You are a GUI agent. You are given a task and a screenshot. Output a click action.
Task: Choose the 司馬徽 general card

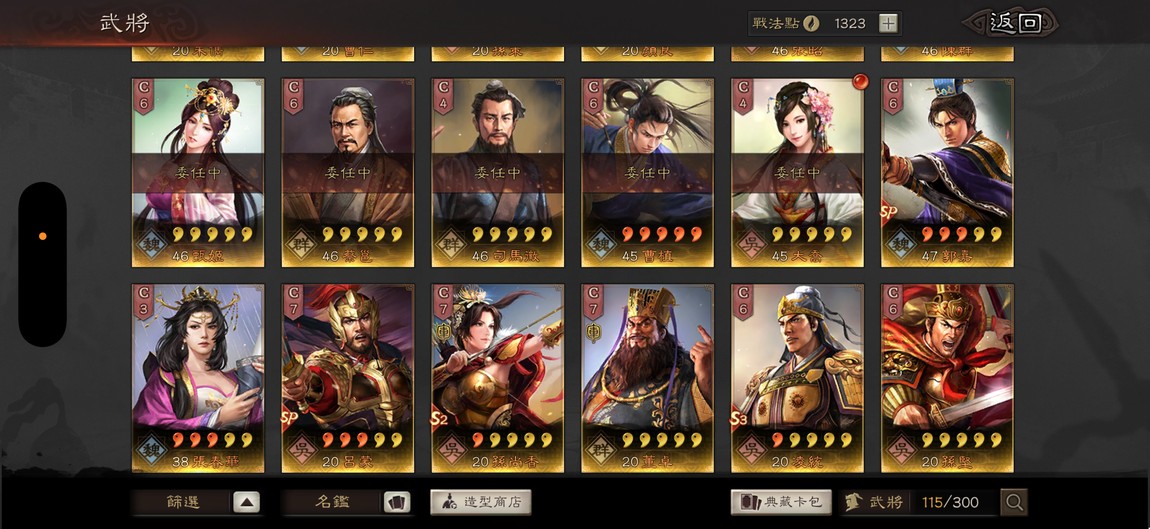click(497, 172)
